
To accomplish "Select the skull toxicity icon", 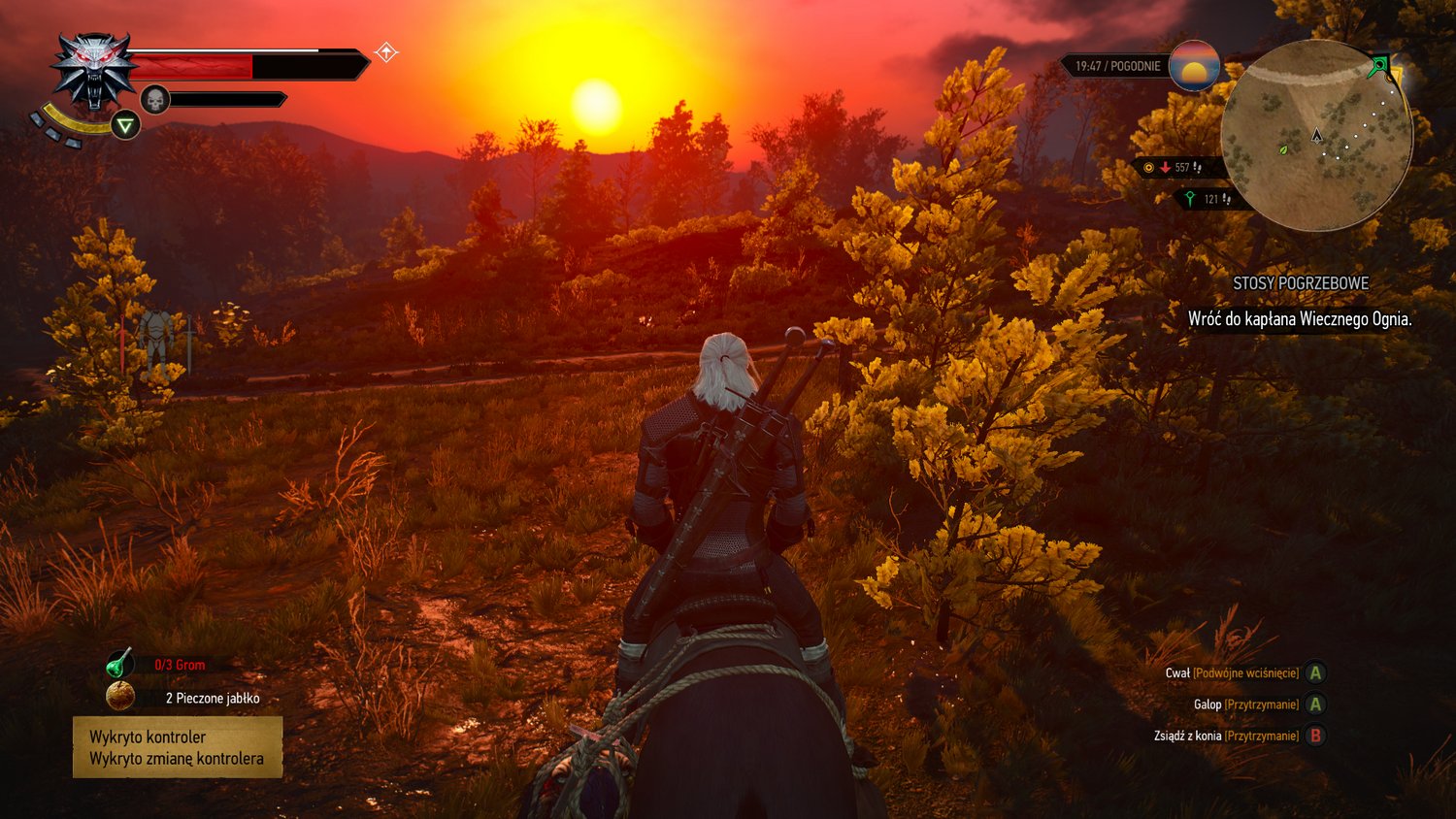I will point(155,99).
